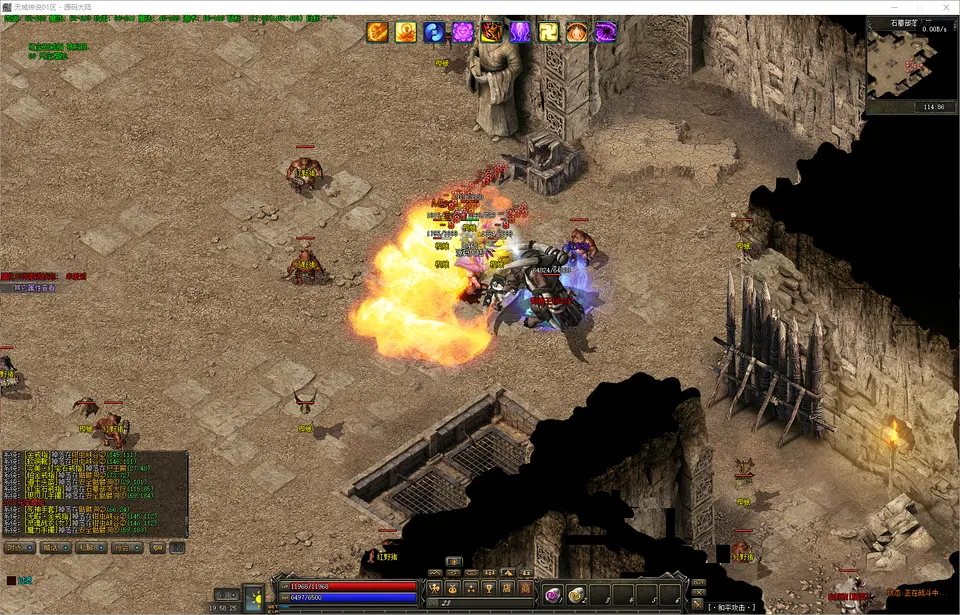Toggle the 附近 nearby chat channel
This screenshot has width=960, height=615.
[19, 548]
